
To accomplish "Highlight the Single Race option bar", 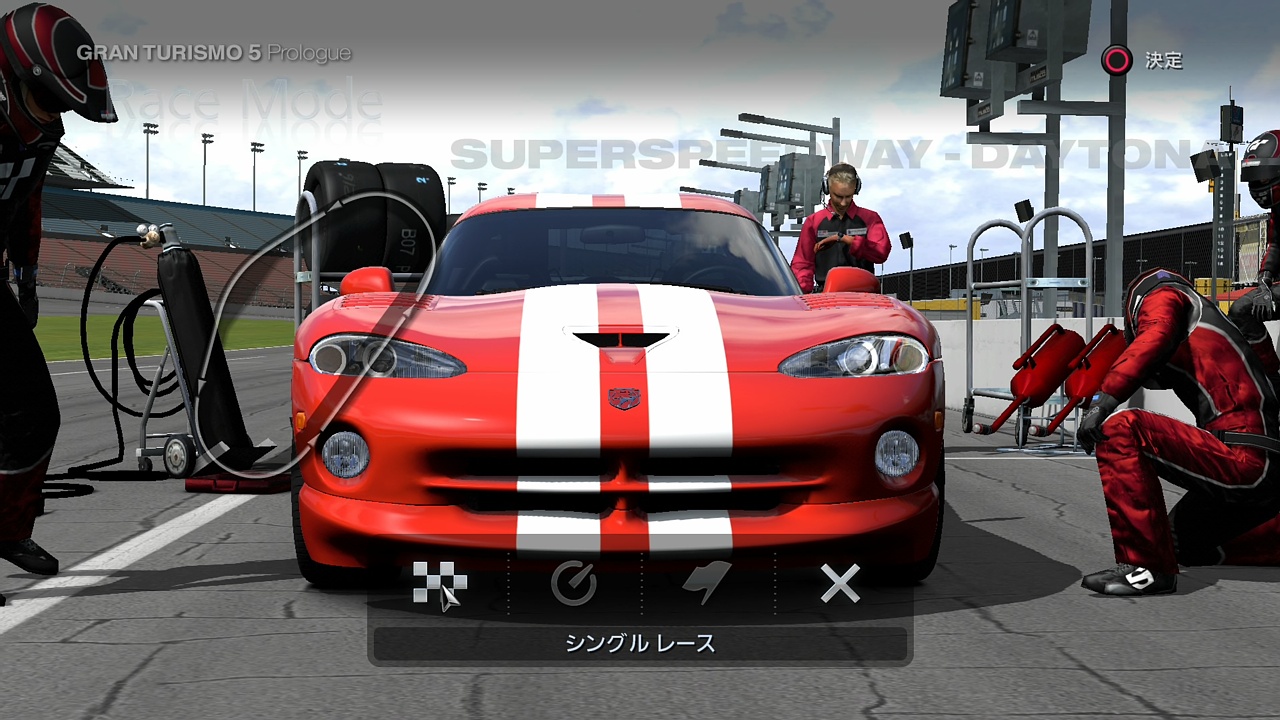I will pyautogui.click(x=640, y=645).
